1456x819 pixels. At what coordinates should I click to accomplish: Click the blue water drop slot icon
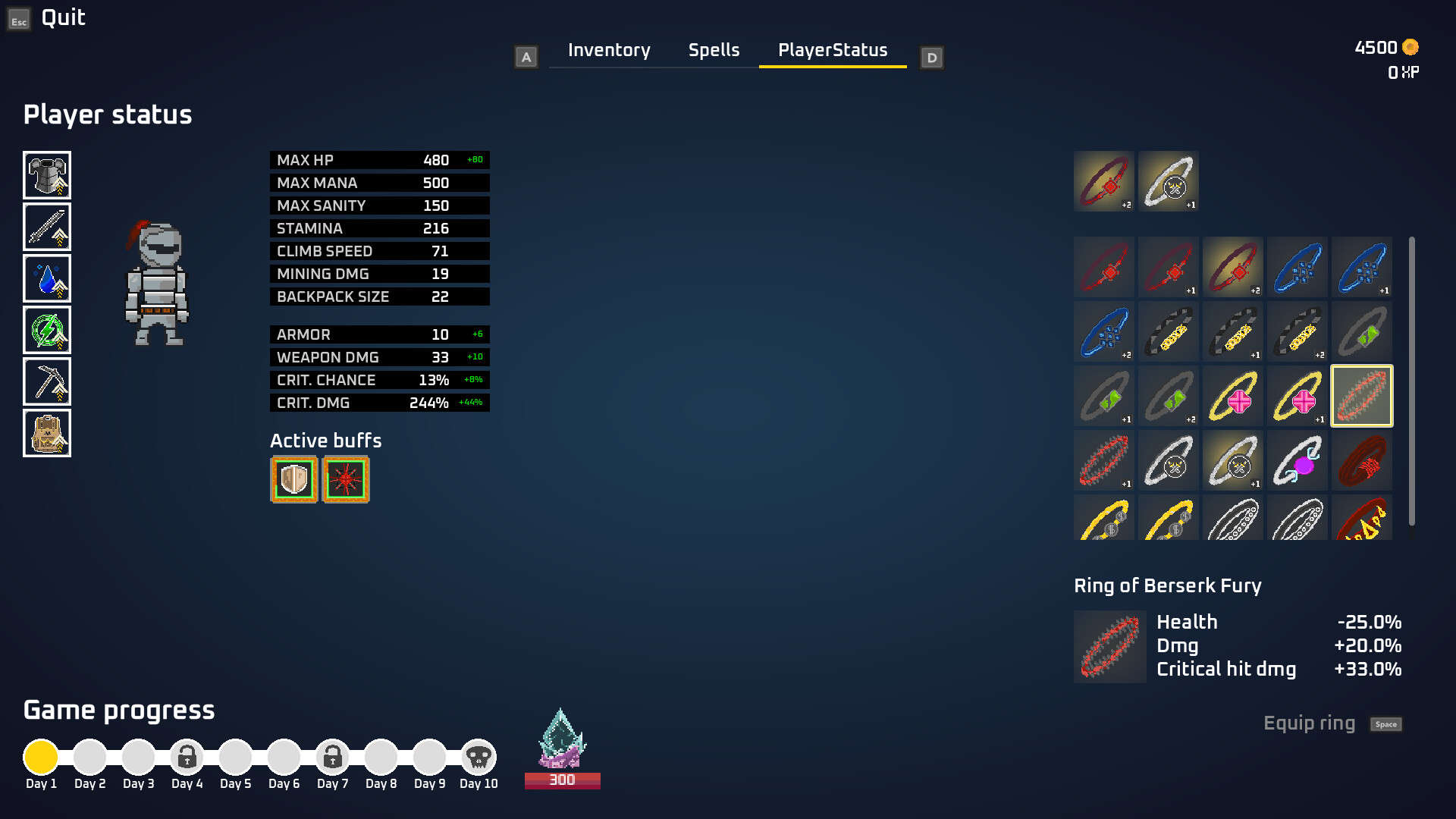click(47, 278)
